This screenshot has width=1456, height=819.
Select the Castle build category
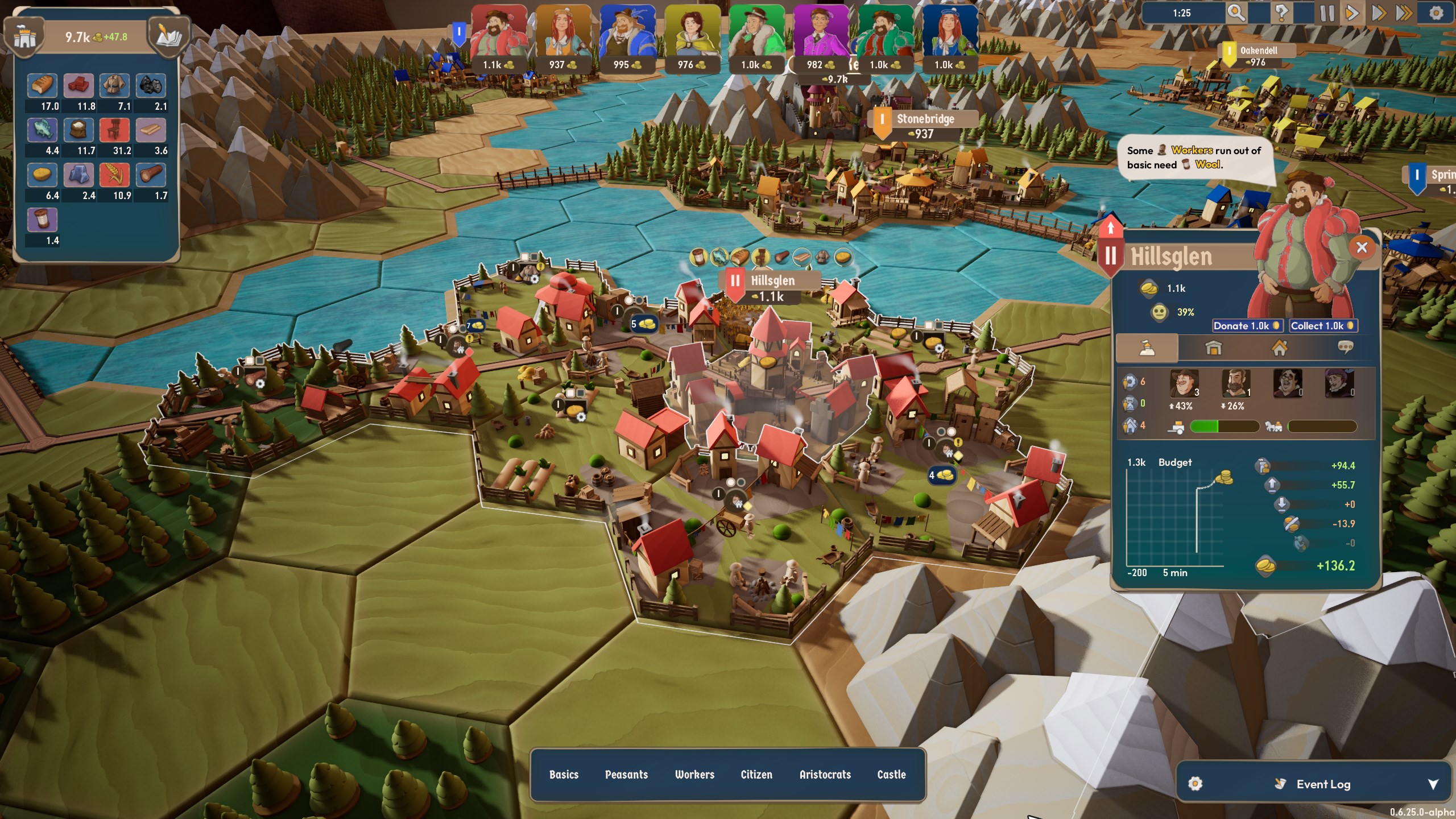click(x=891, y=775)
